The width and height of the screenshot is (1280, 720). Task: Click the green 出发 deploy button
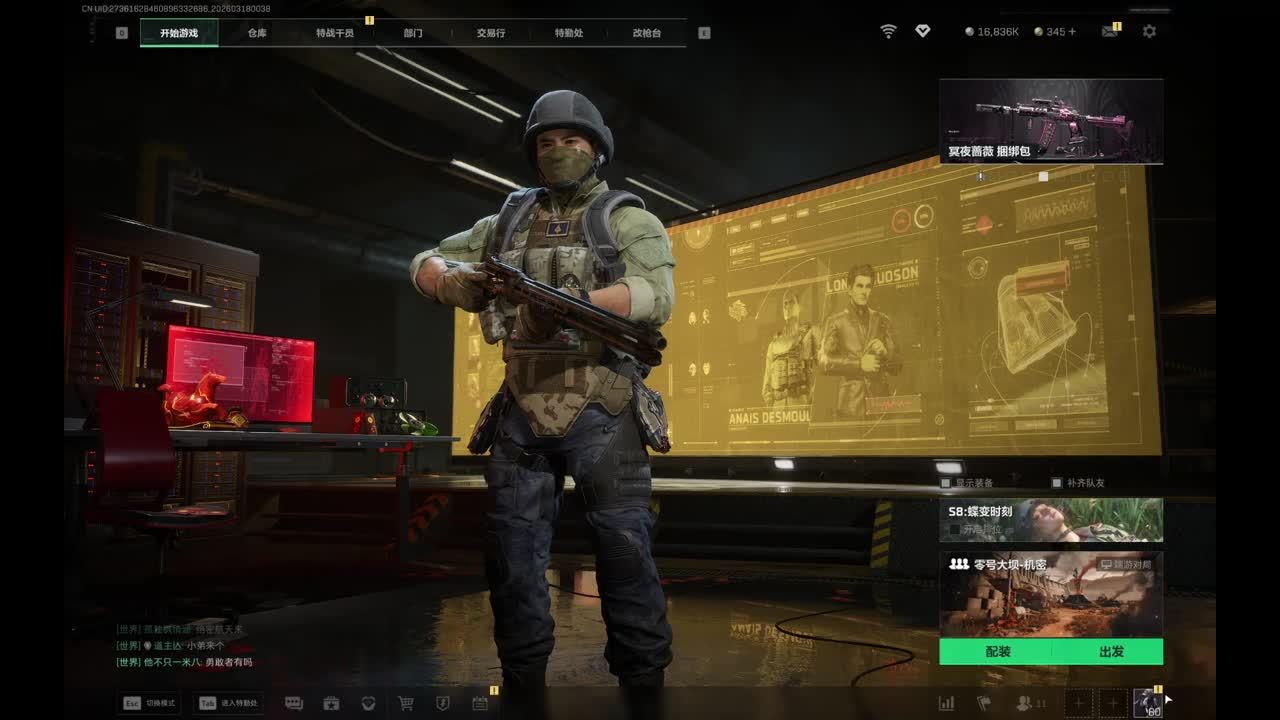point(1110,652)
